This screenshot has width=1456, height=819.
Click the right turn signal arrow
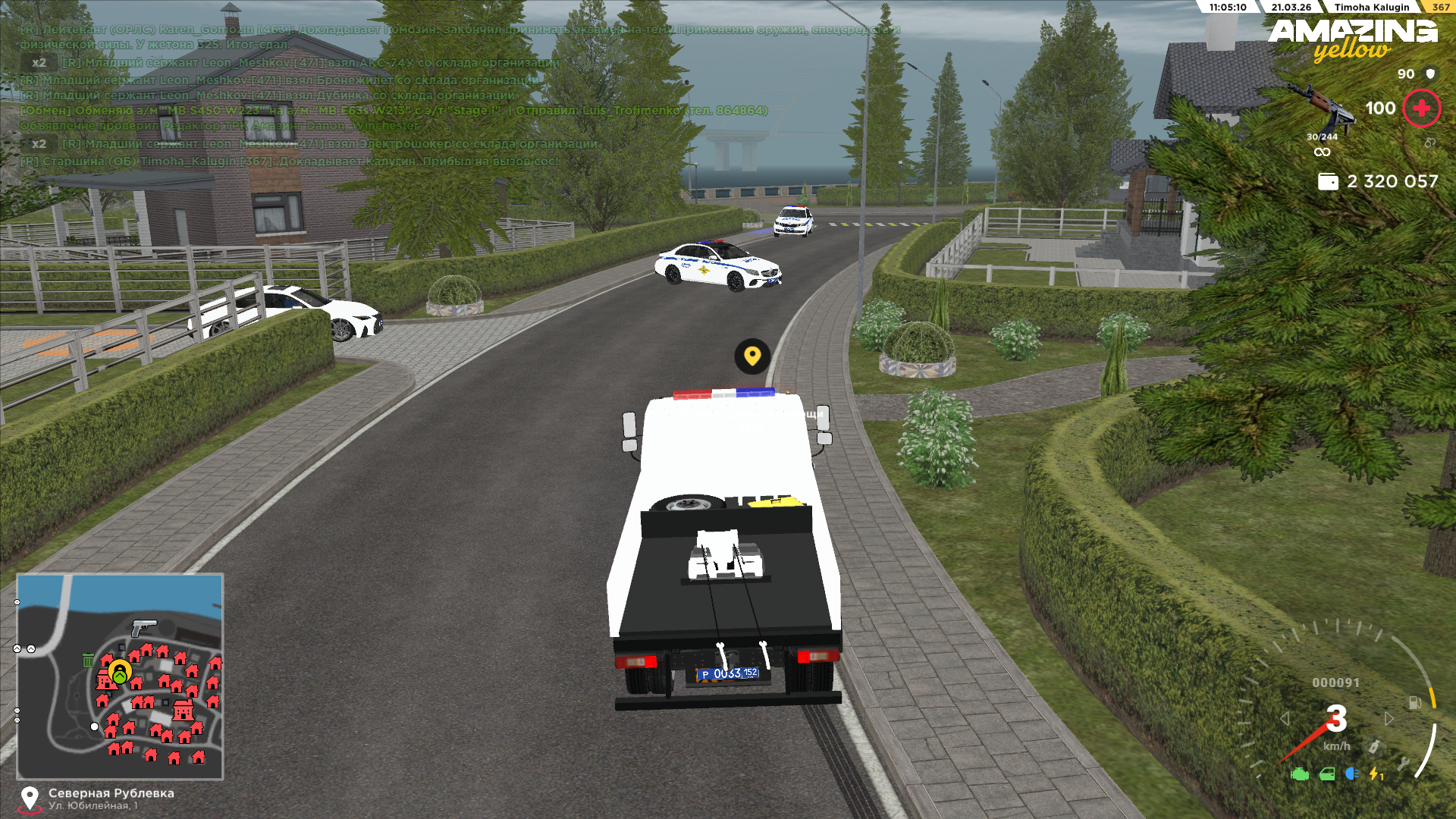pos(1389,718)
